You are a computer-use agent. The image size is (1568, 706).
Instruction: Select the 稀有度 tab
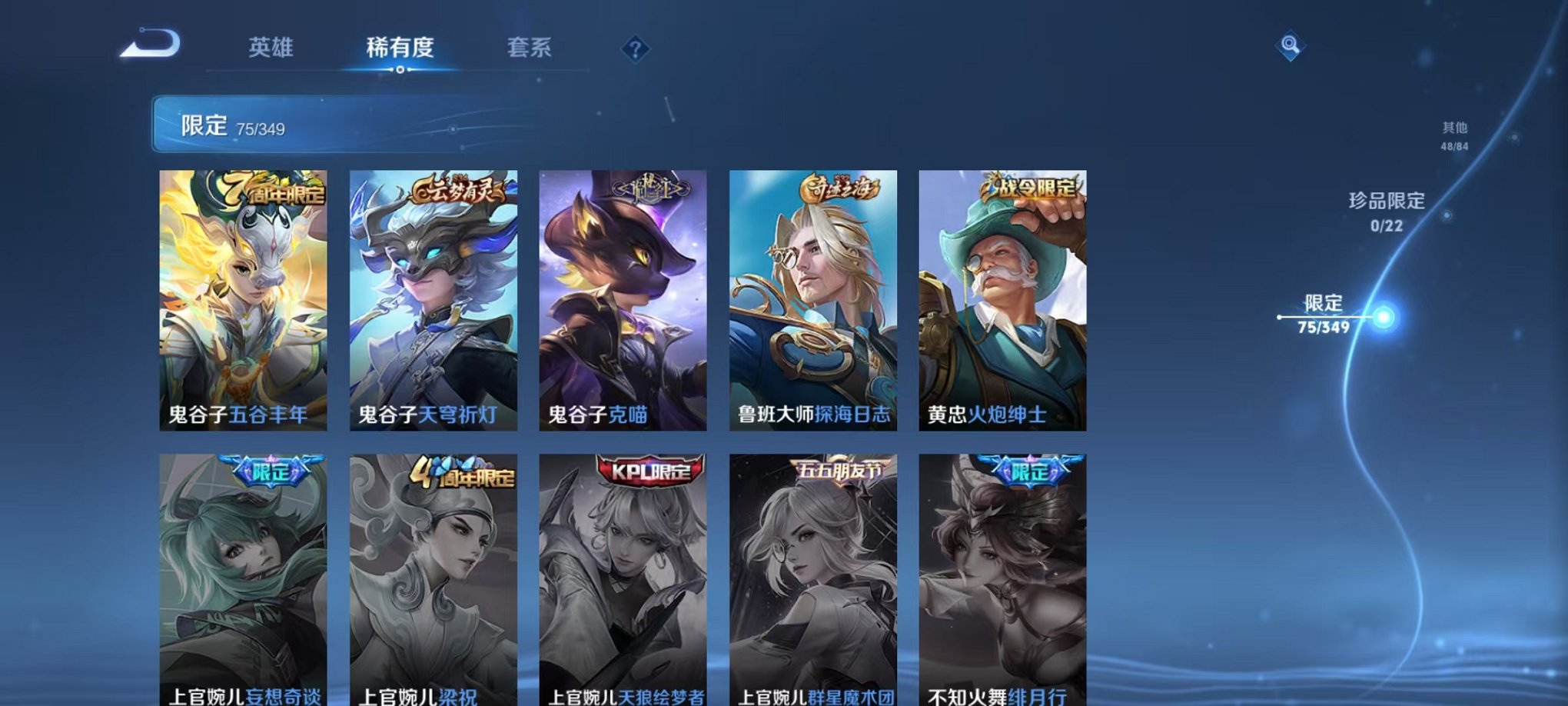pyautogui.click(x=400, y=48)
